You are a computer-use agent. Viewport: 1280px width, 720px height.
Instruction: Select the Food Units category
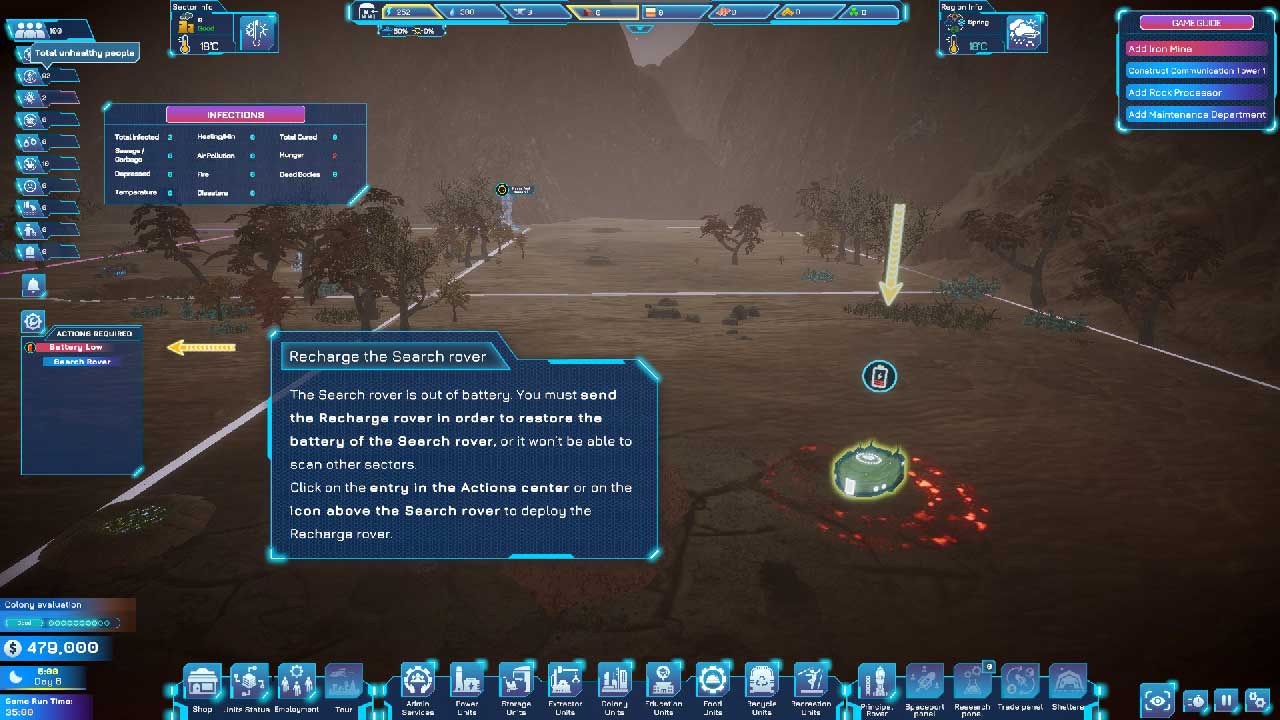pos(712,683)
